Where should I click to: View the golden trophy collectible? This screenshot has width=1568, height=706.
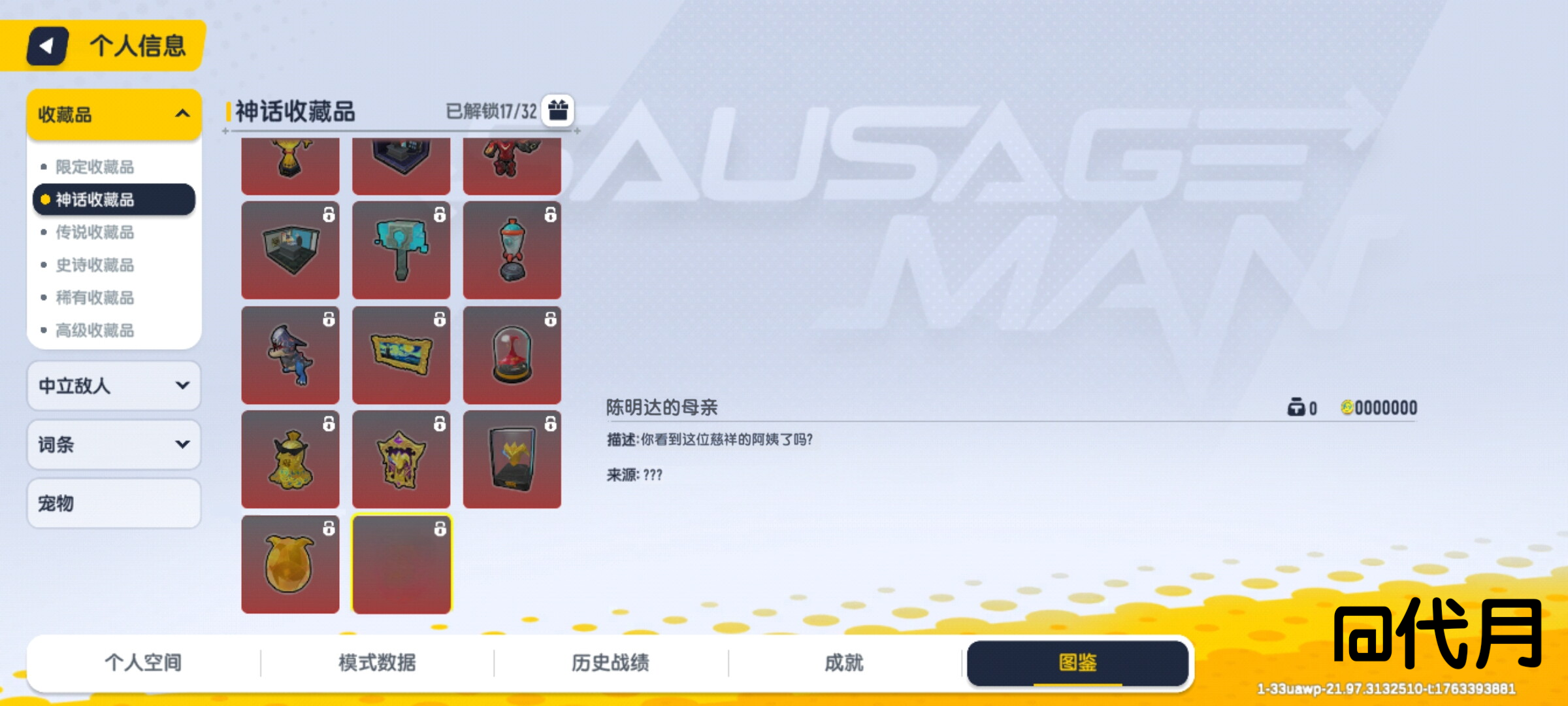(x=289, y=163)
